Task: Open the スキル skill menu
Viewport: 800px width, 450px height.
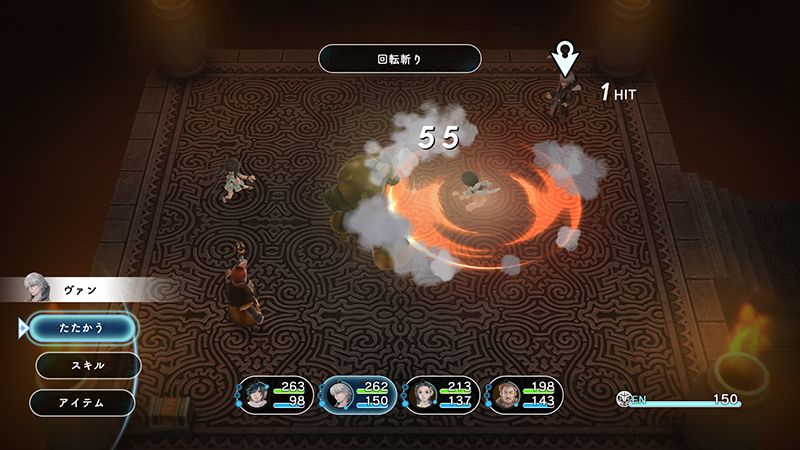Action: (x=87, y=365)
